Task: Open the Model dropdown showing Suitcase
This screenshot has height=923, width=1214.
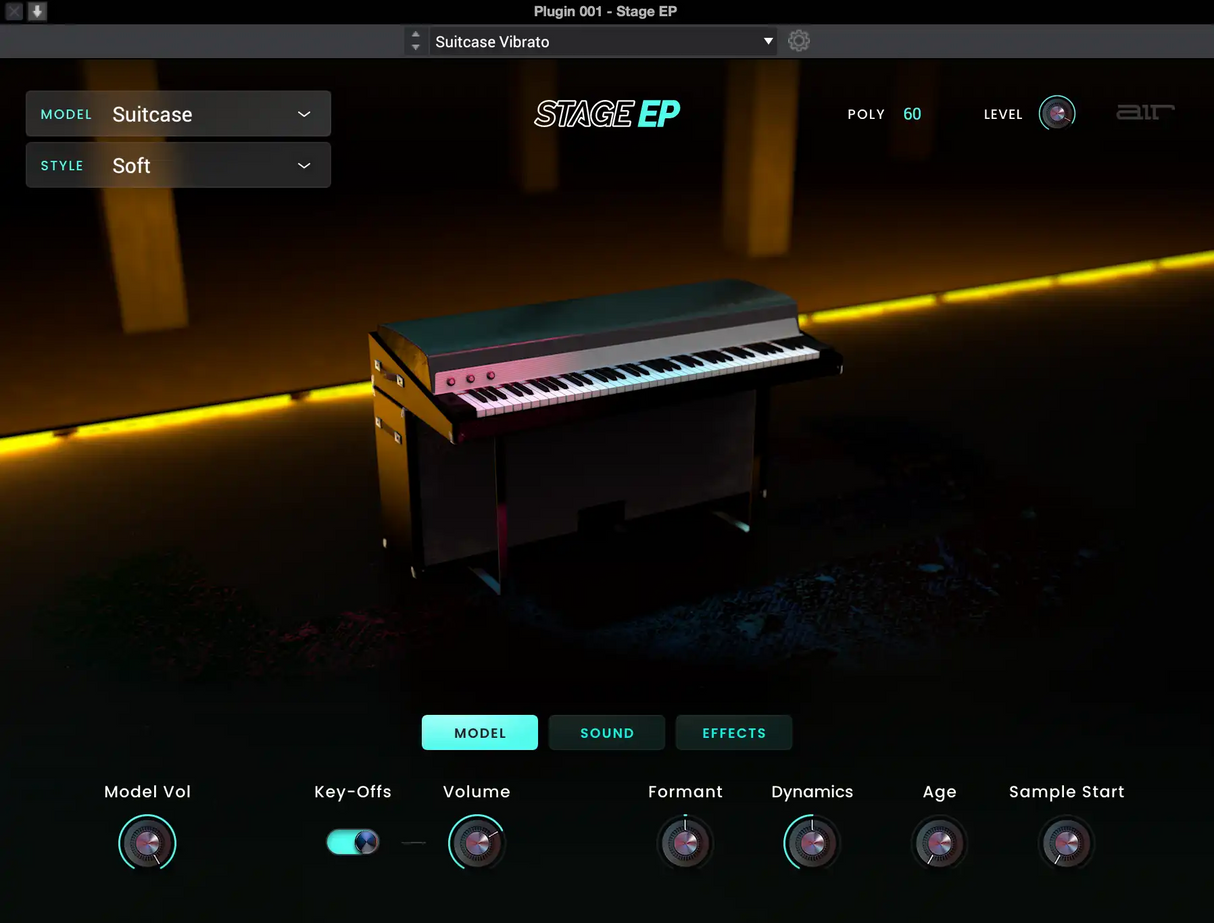Action: (178, 114)
